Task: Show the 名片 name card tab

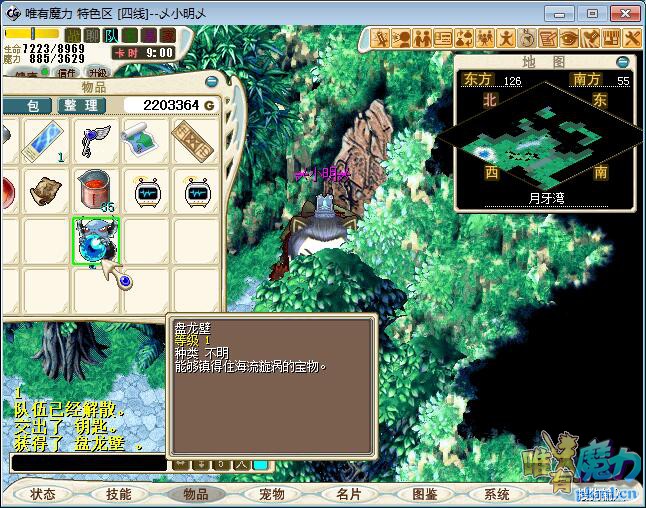Action: [347, 494]
